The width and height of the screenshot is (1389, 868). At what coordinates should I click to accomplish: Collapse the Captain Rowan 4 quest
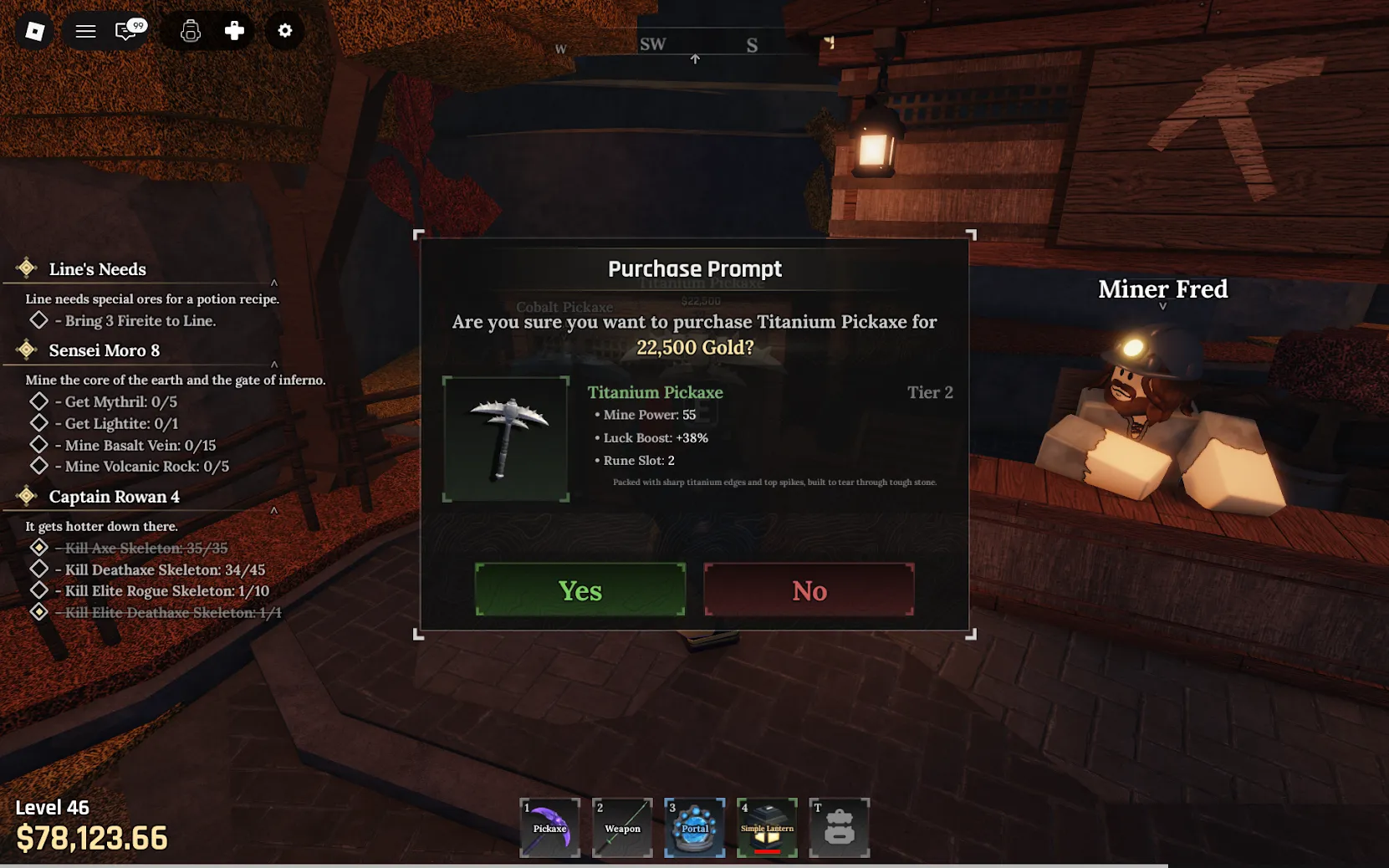pos(273,510)
